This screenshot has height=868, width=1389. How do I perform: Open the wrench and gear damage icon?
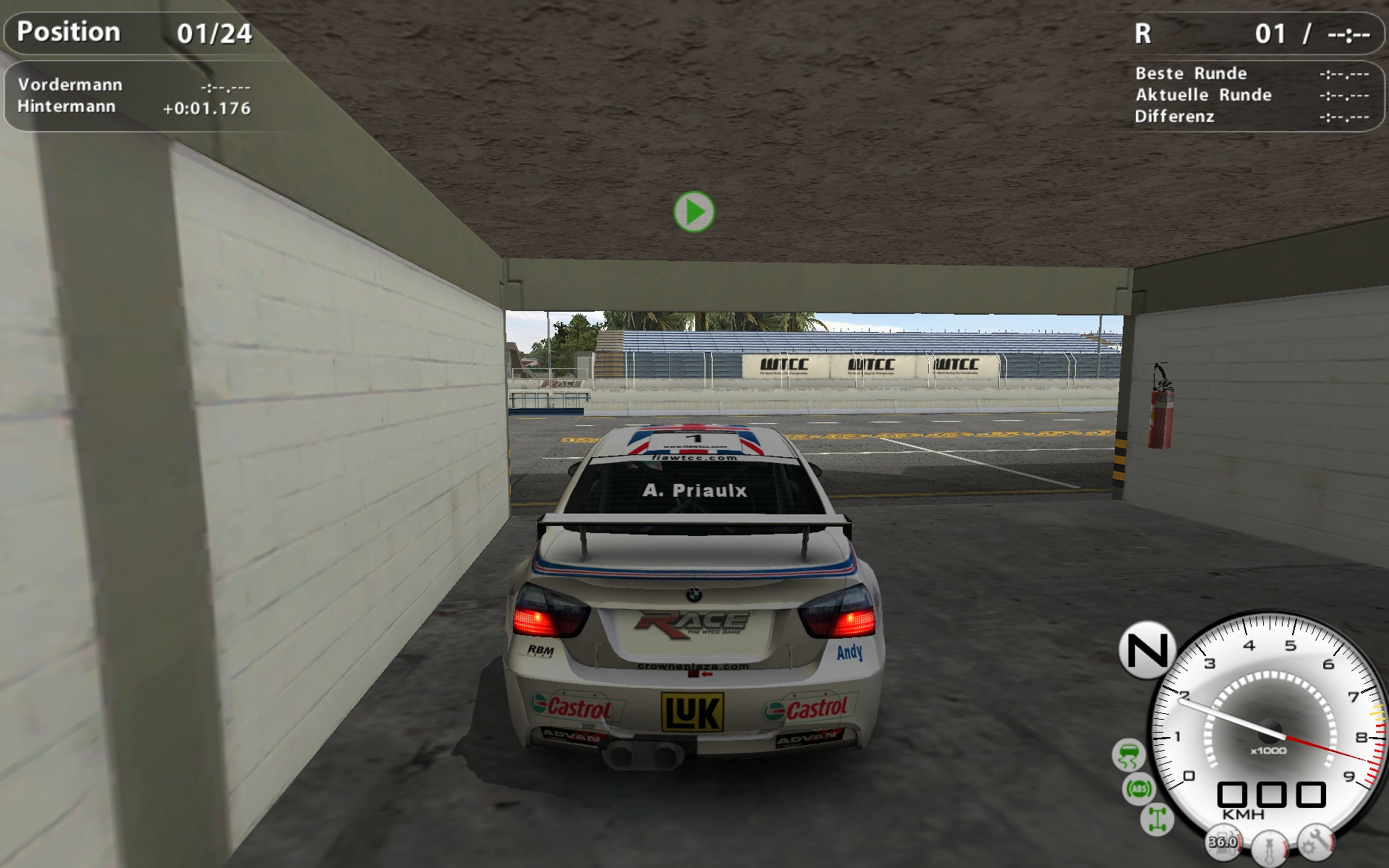[1315, 841]
